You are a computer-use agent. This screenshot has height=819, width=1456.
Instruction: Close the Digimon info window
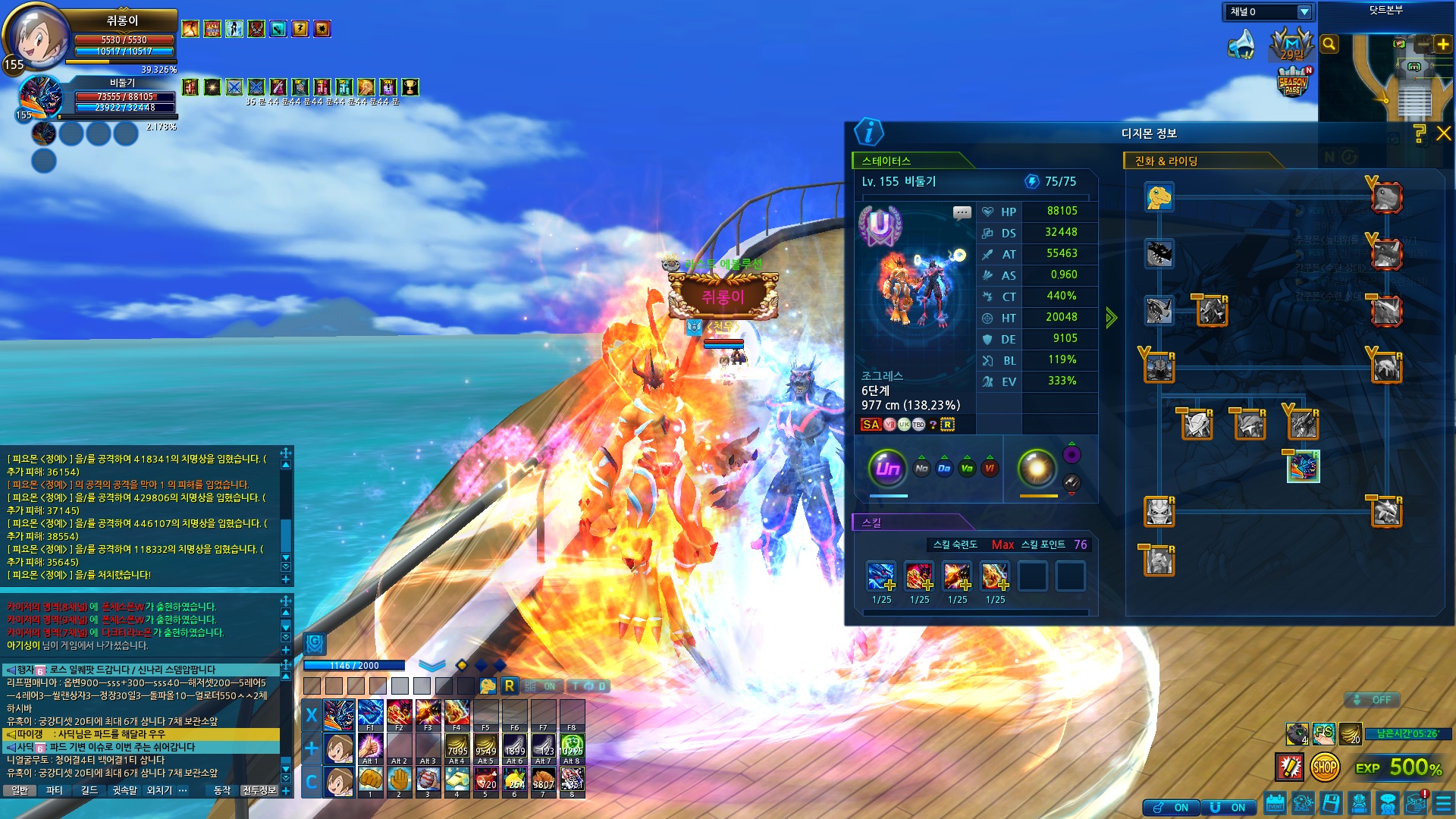tap(1444, 133)
